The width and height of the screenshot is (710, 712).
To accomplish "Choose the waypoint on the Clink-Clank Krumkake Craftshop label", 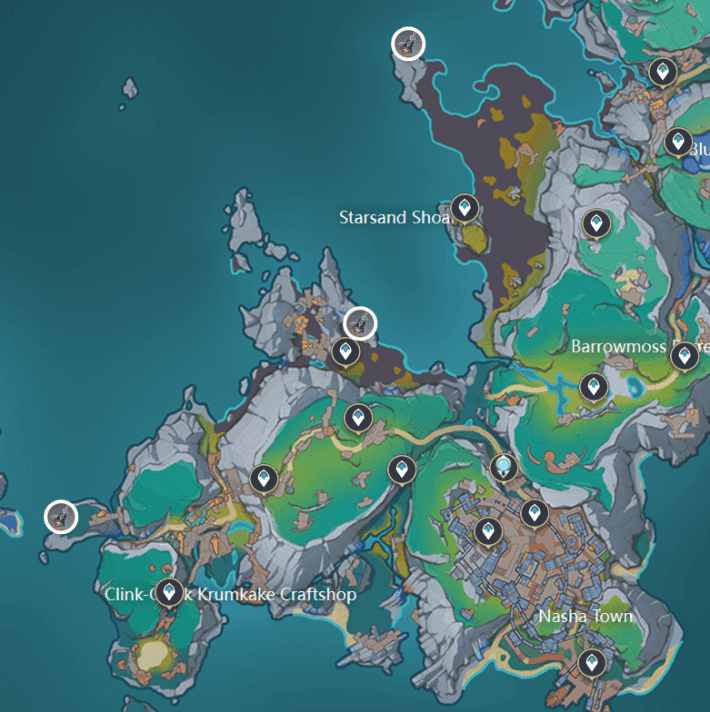I will 169,593.
